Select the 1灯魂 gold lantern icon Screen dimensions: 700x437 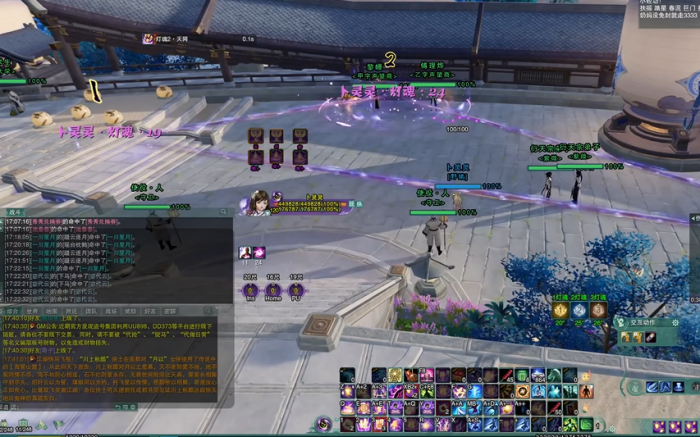point(561,310)
